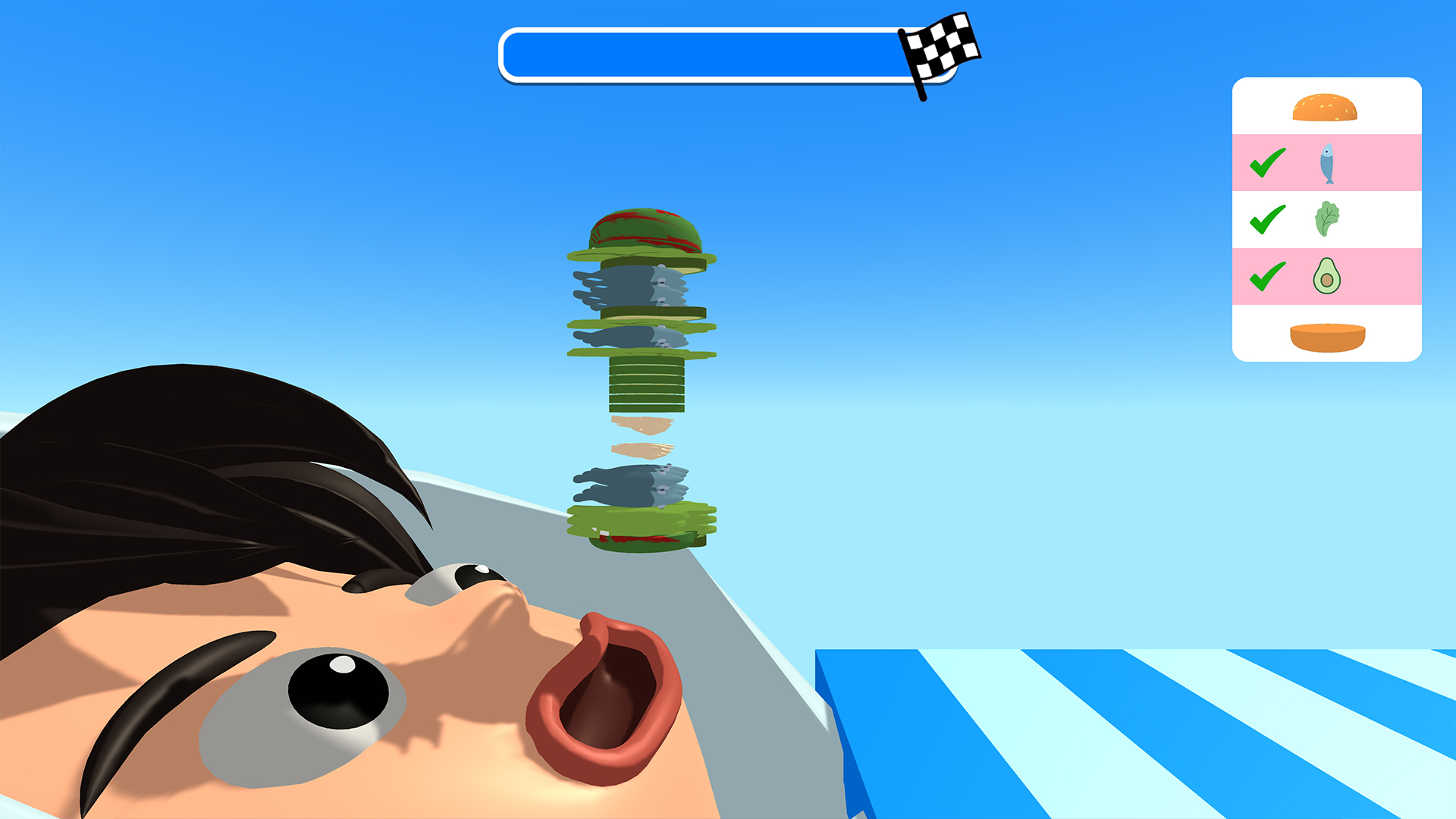Select the top bun icon in checklist
The height and width of the screenshot is (819, 1456).
[x=1326, y=106]
